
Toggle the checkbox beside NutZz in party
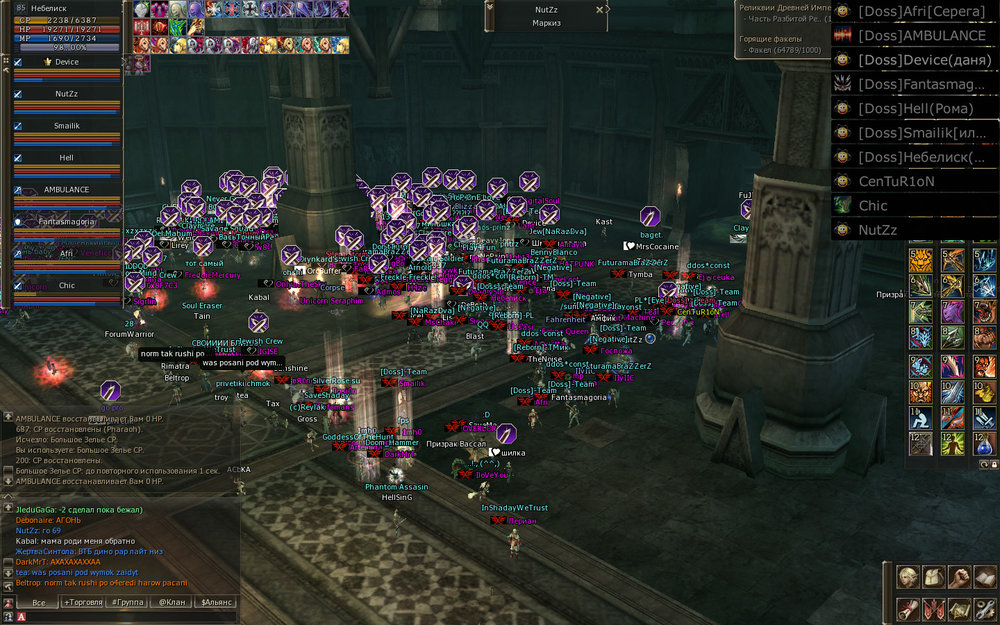tap(18, 94)
